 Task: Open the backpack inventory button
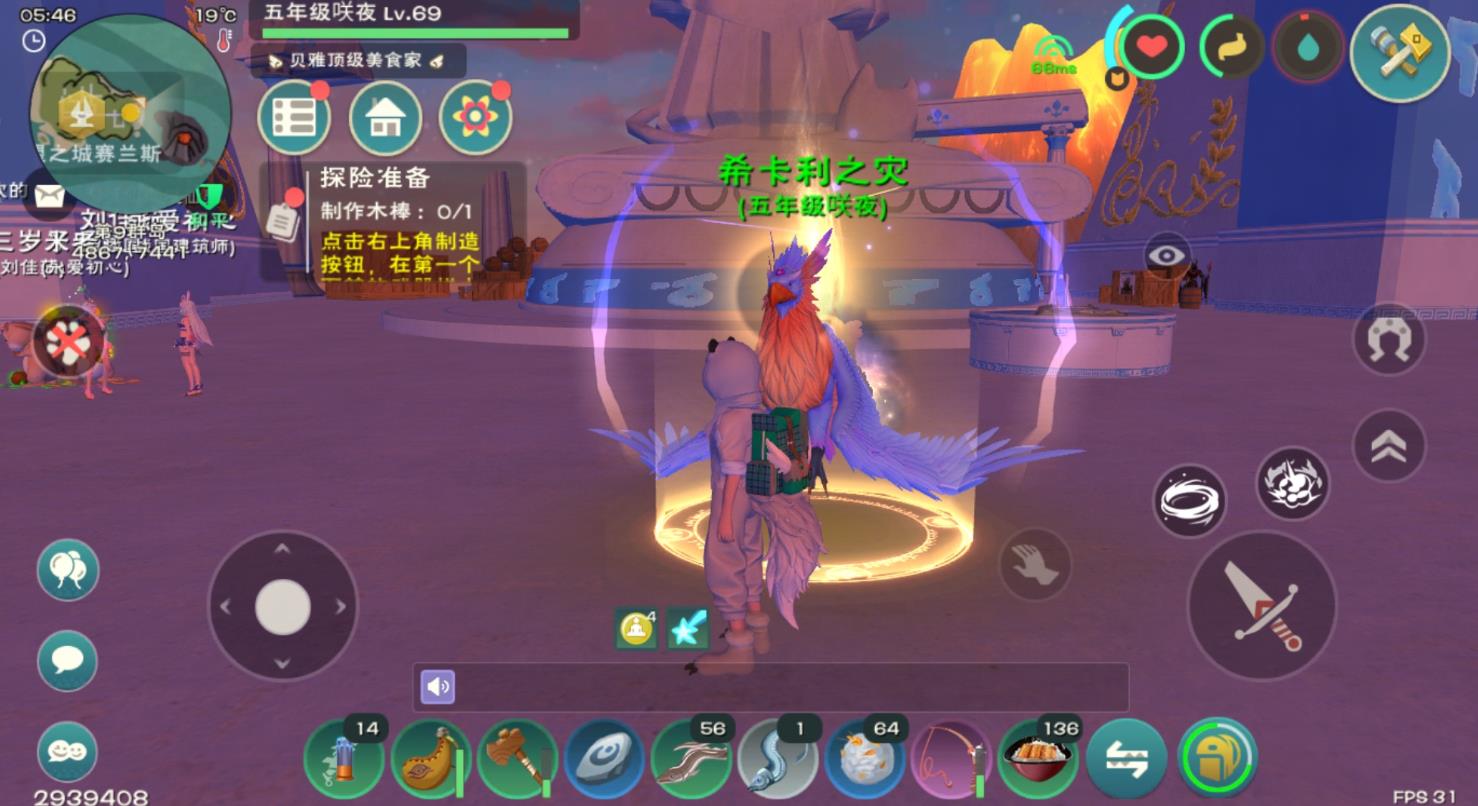[1217, 759]
